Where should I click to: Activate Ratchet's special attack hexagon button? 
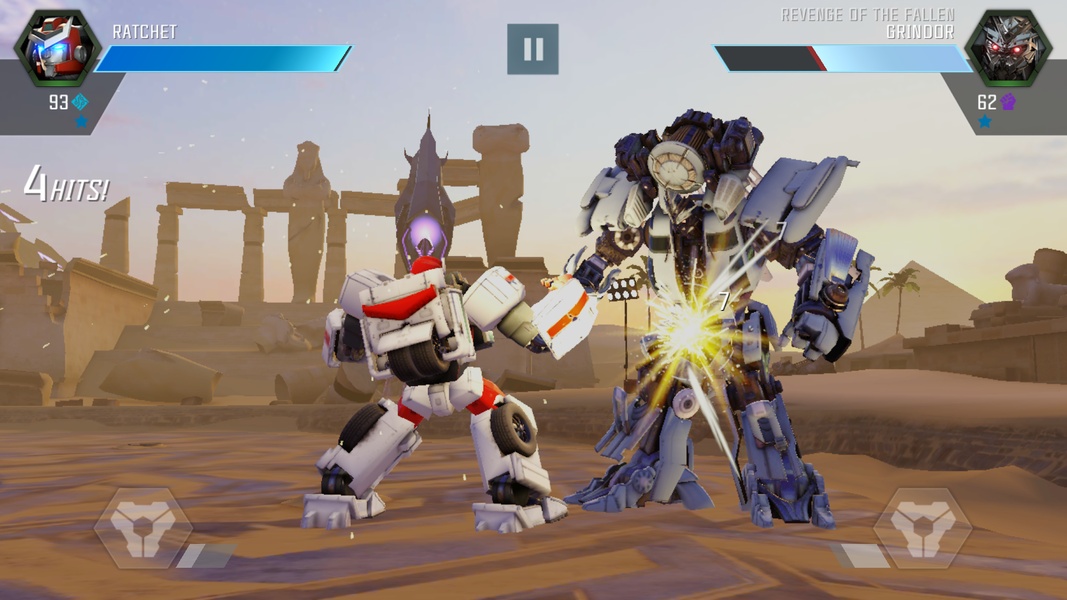[143, 527]
